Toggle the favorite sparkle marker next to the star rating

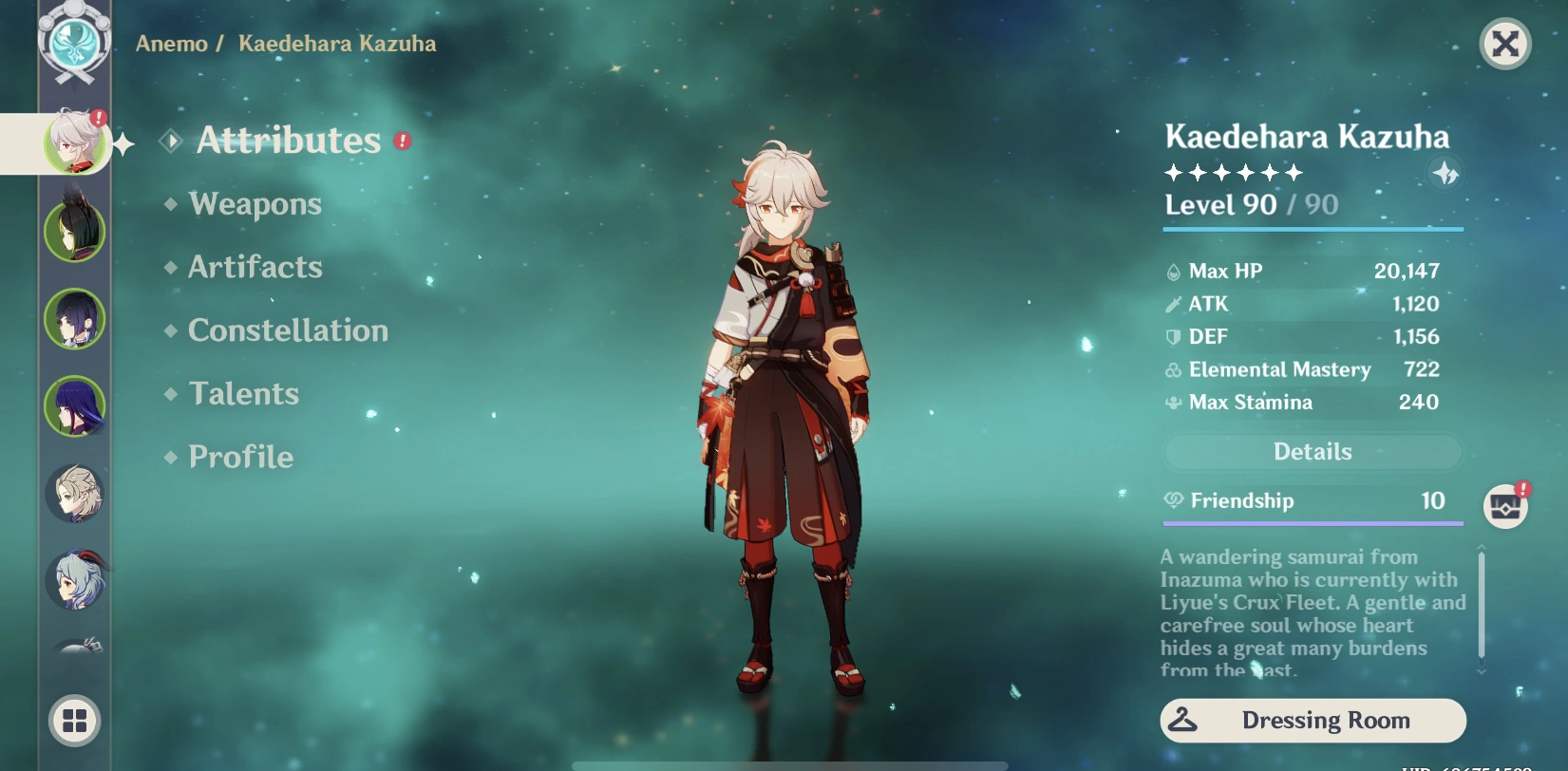1445,173
